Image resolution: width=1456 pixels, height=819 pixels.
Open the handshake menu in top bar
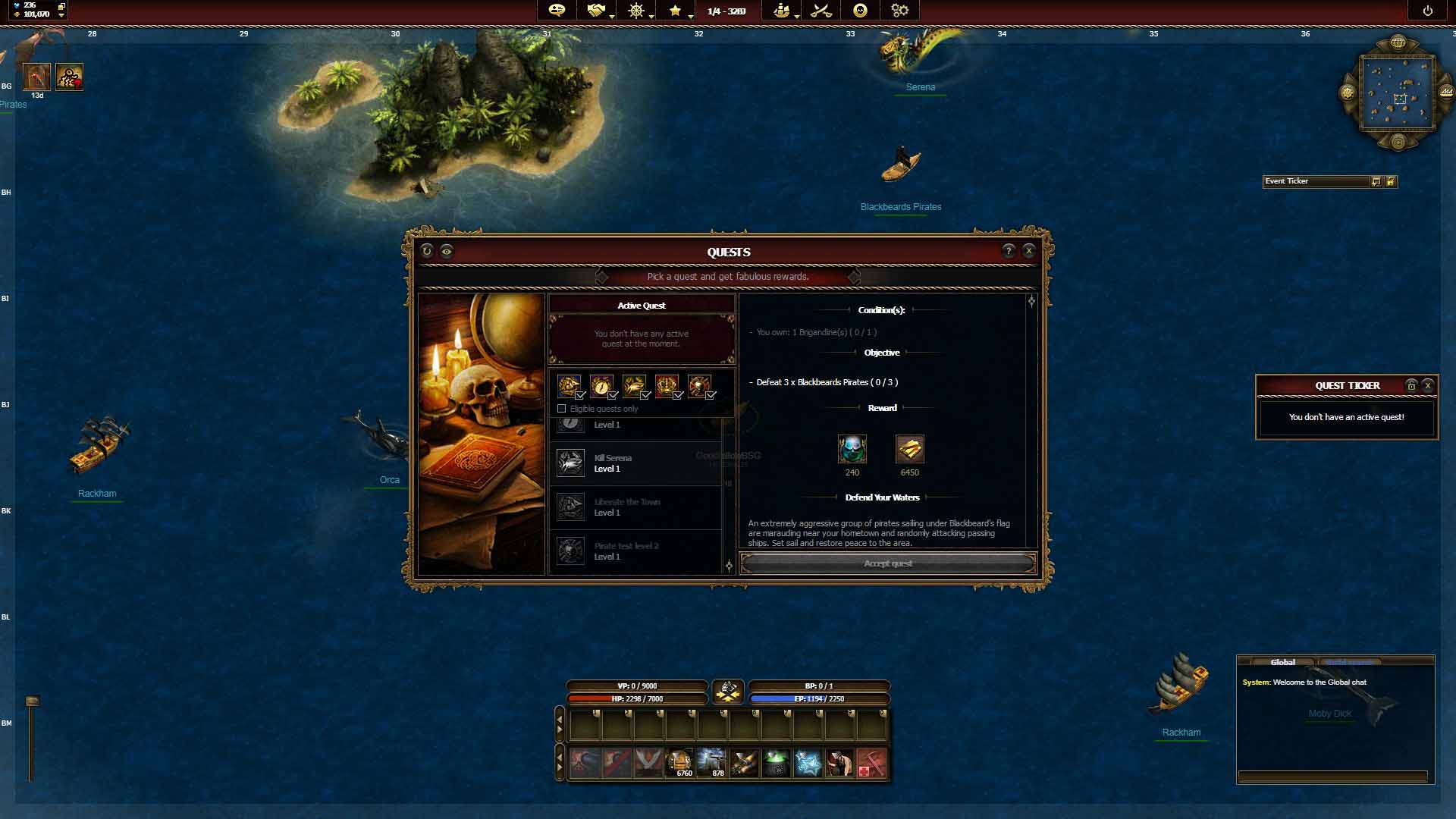(x=596, y=11)
